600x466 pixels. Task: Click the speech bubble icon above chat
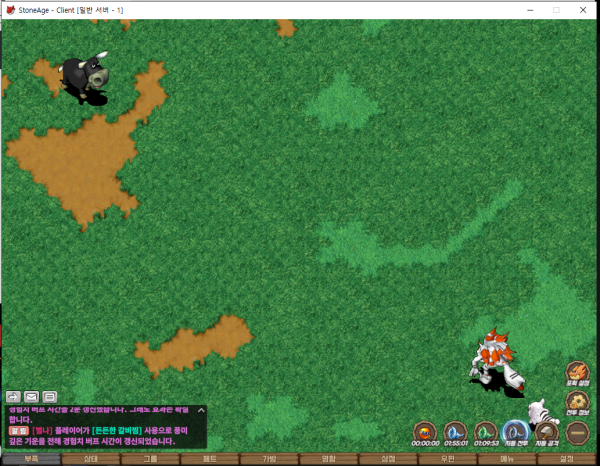[x=50, y=397]
